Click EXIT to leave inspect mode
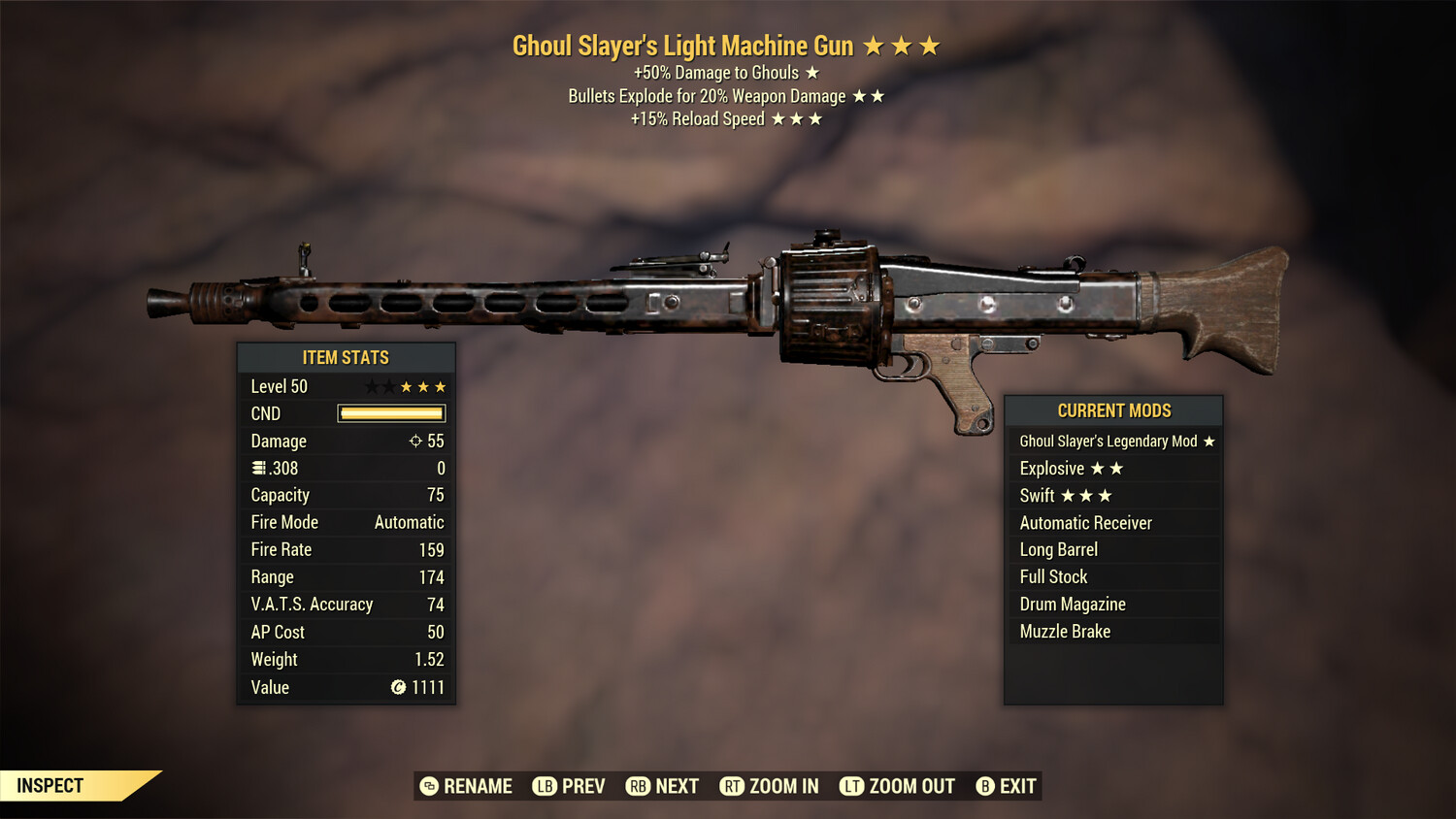The width and height of the screenshot is (1456, 819). tap(1016, 786)
